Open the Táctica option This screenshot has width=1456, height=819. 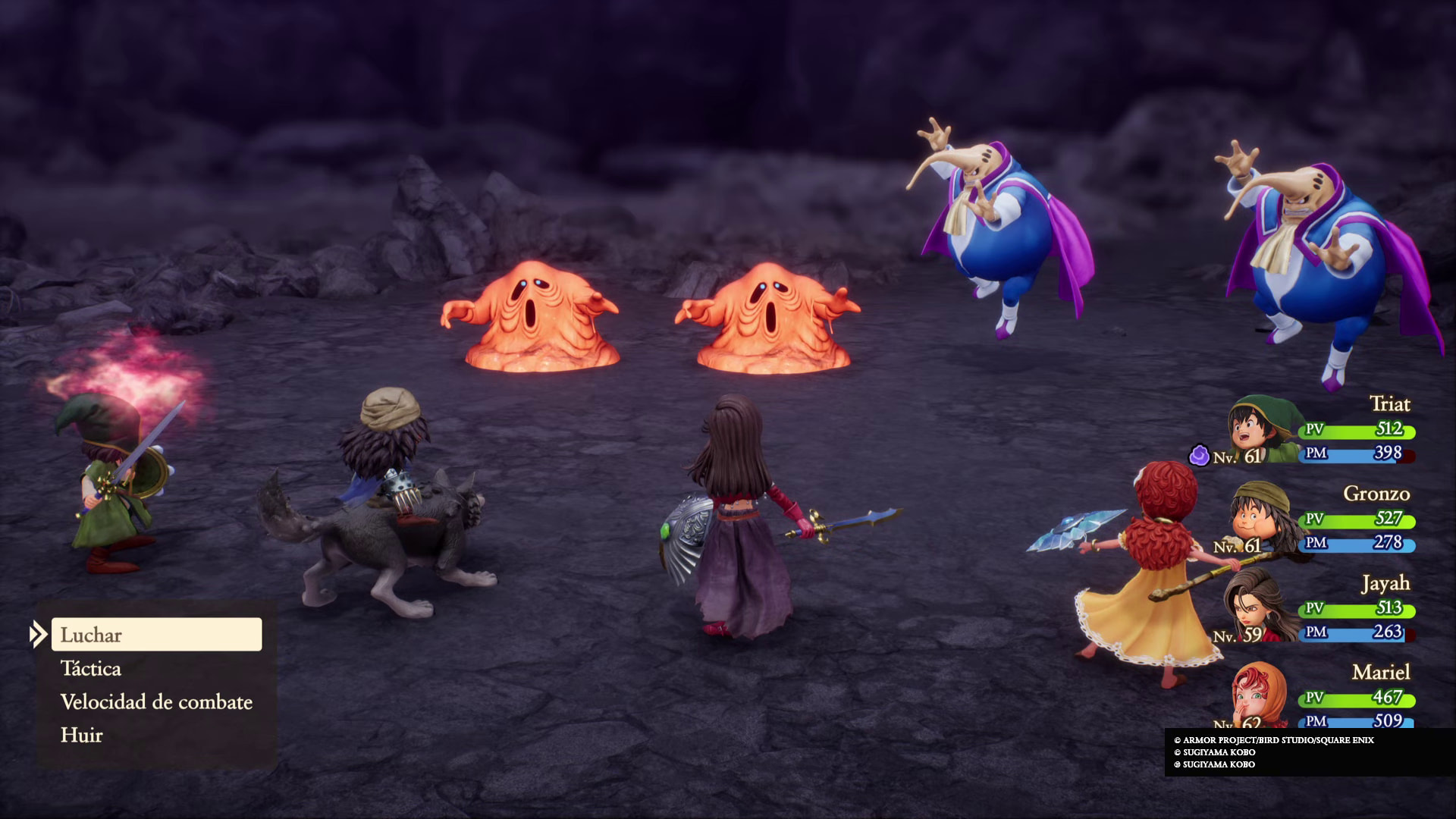pos(91,669)
